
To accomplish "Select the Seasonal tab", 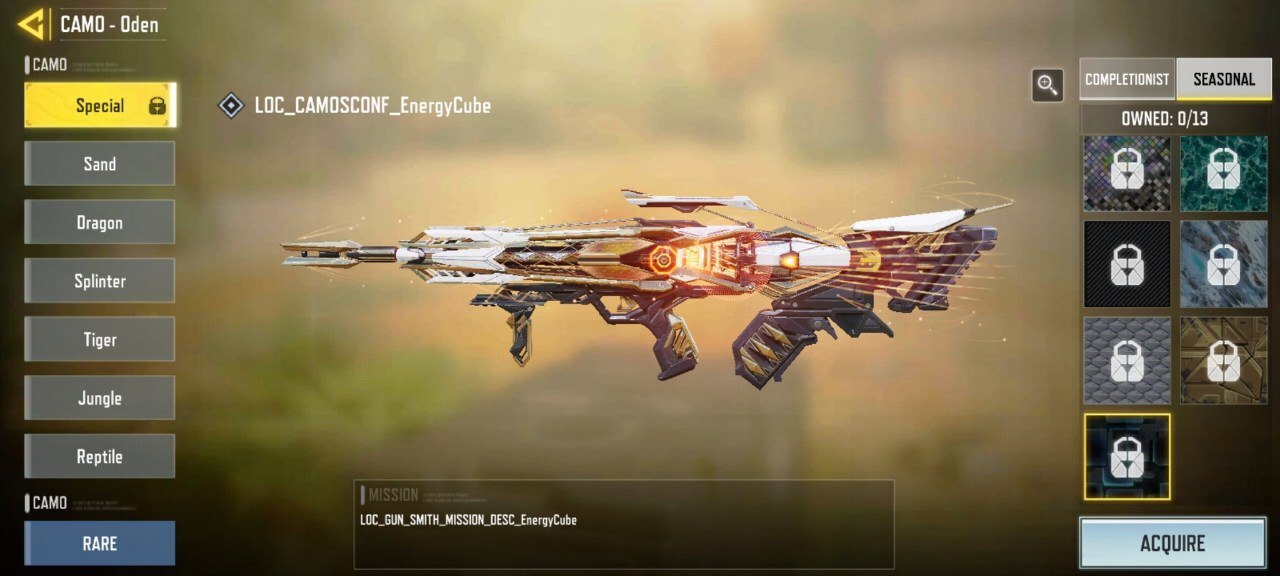I will [1224, 79].
